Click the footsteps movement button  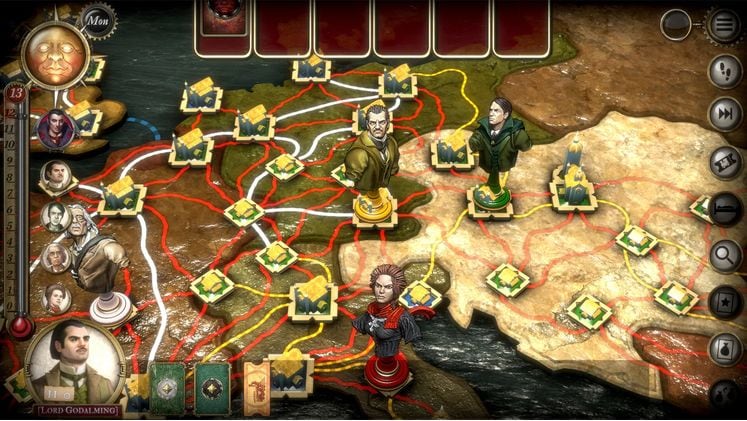[x=725, y=70]
